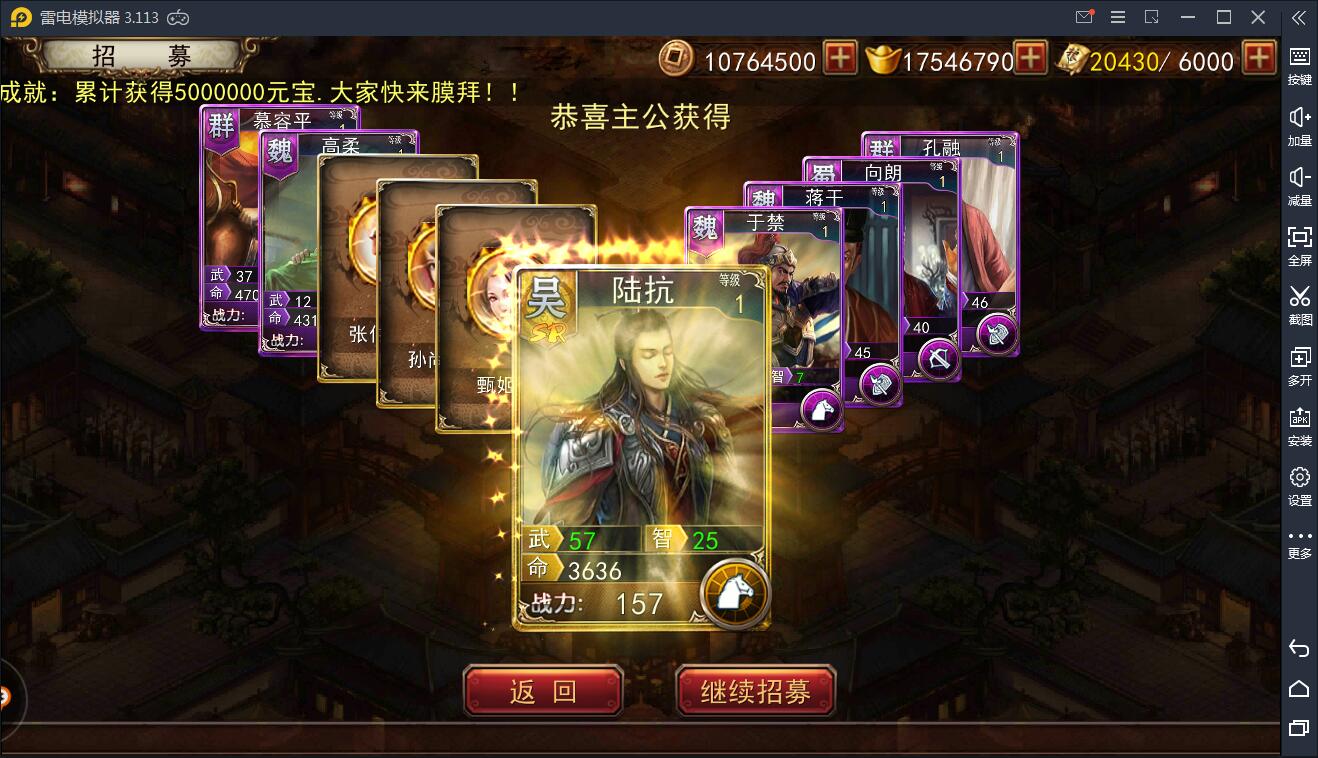Screen dimensions: 1318x758
Task: Click the horse icon on 于禁 card
Action: 820,410
